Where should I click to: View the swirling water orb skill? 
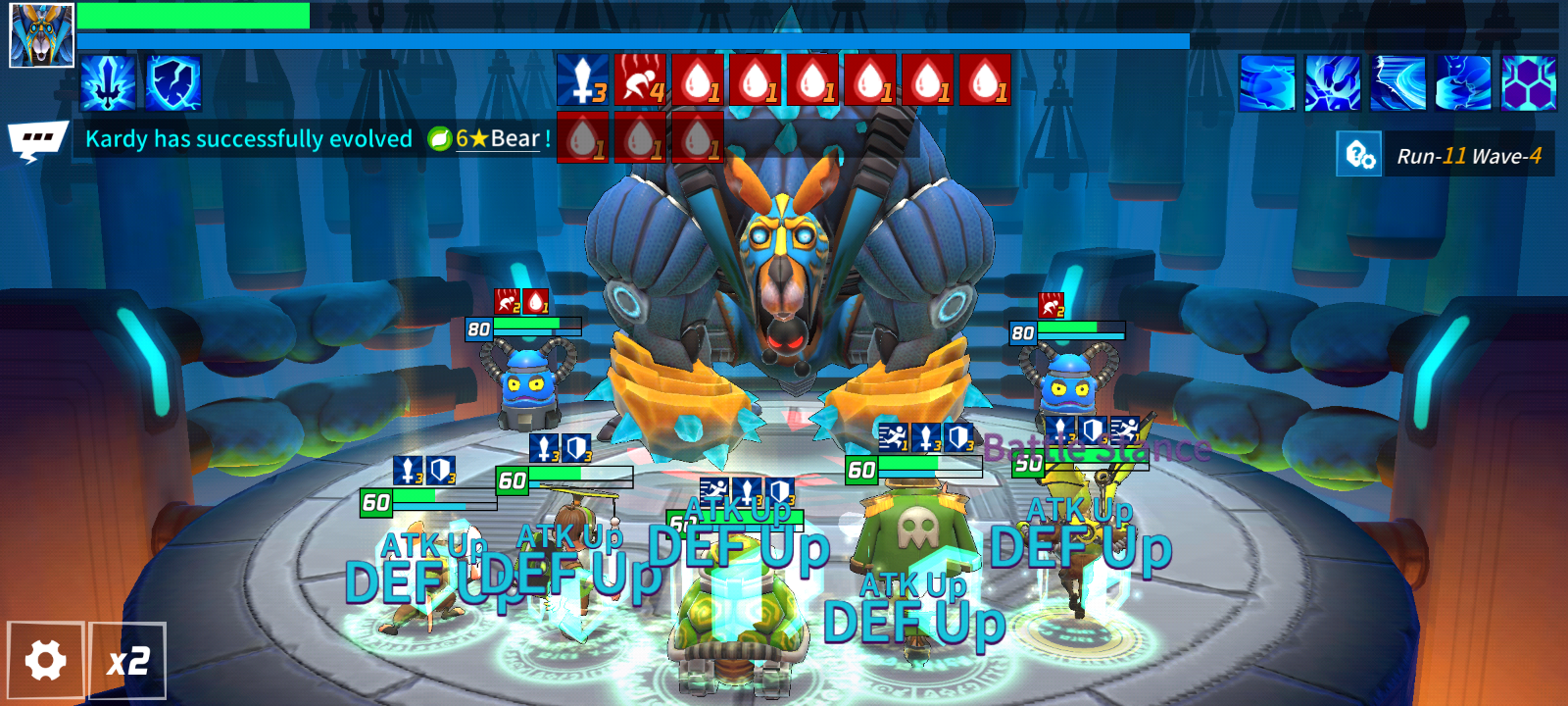(x=1266, y=82)
